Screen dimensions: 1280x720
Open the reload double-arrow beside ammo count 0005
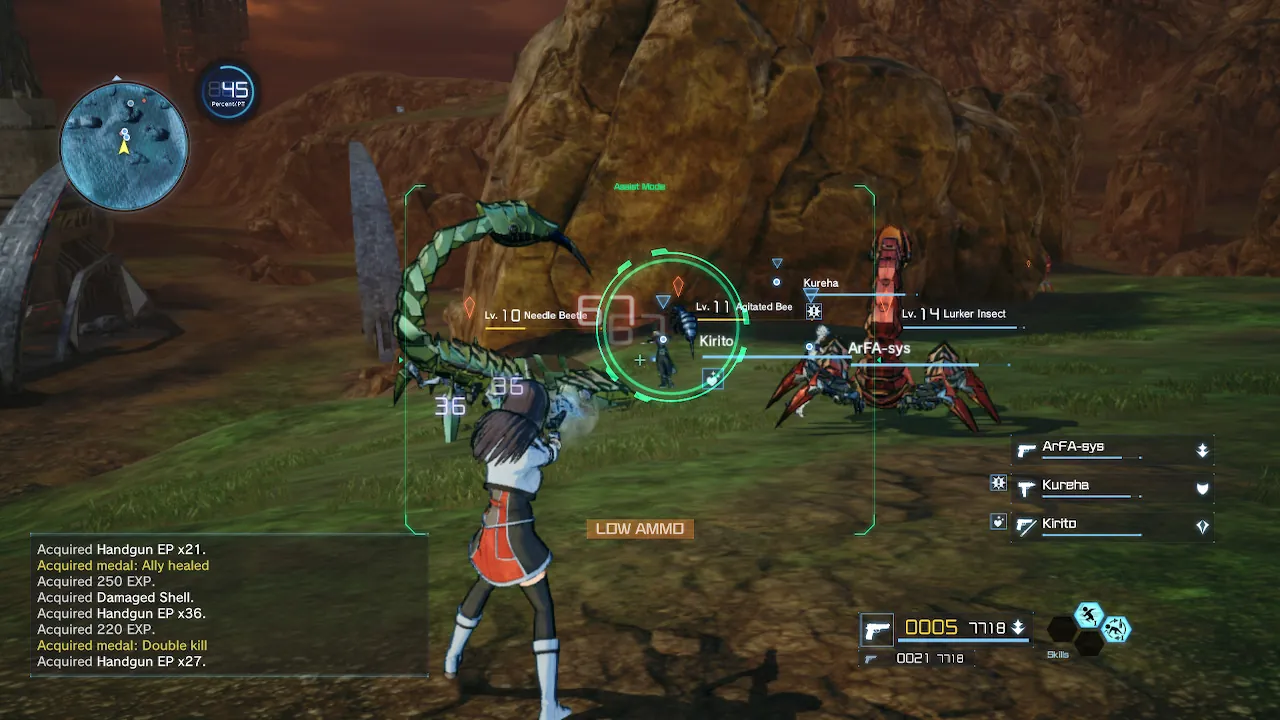coord(1017,627)
